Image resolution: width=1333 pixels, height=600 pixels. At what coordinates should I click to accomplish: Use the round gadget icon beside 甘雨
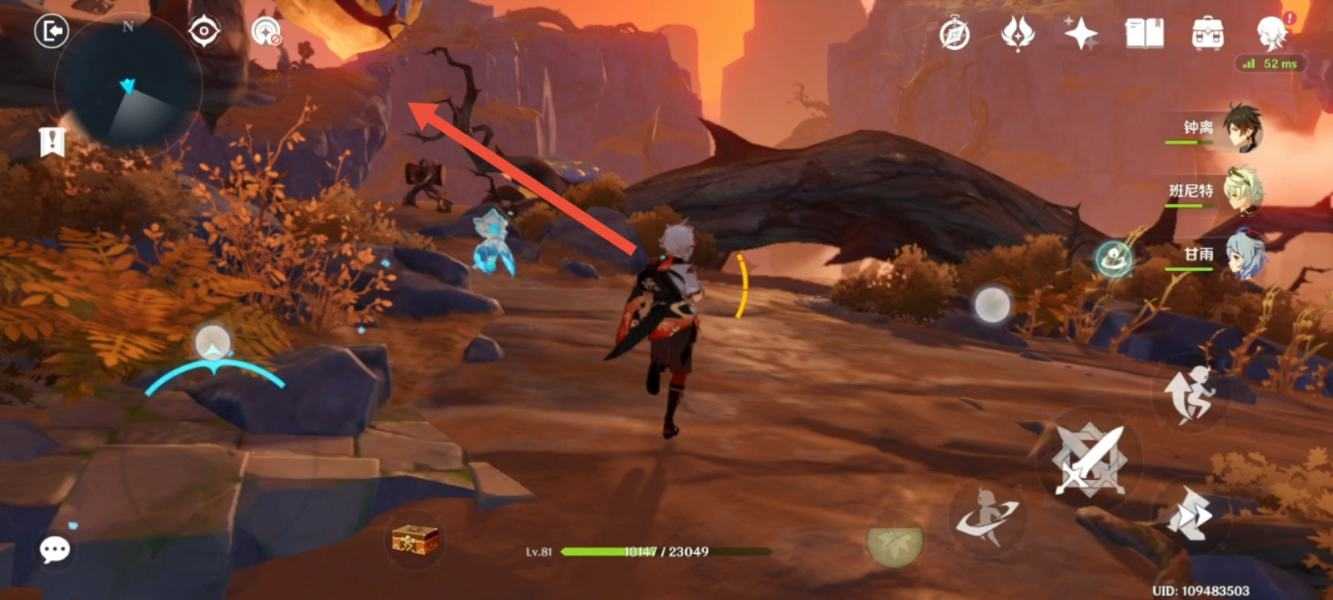pyautogui.click(x=1113, y=259)
